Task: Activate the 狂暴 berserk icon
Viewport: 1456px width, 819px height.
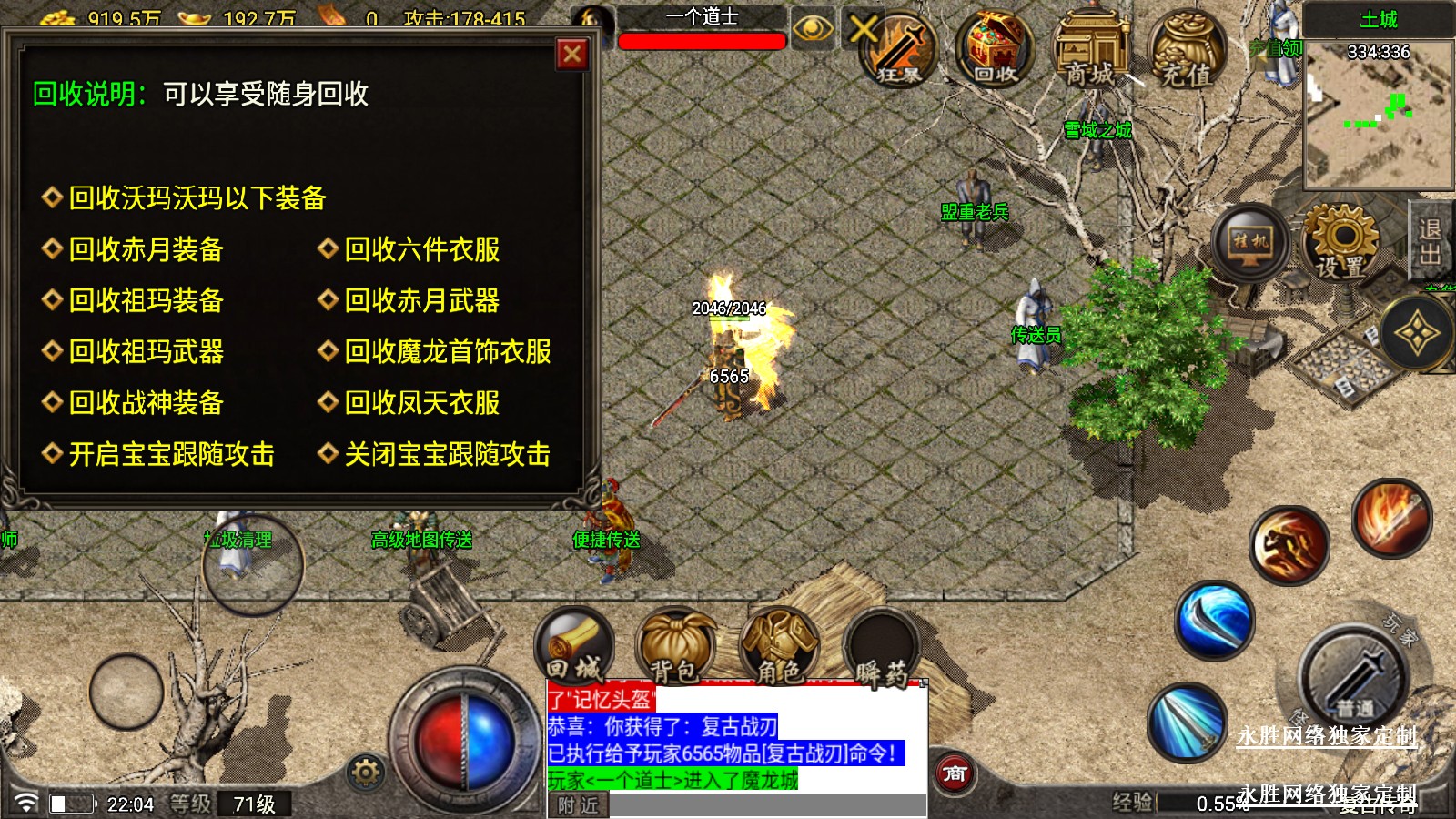Action: pyautogui.click(x=898, y=49)
